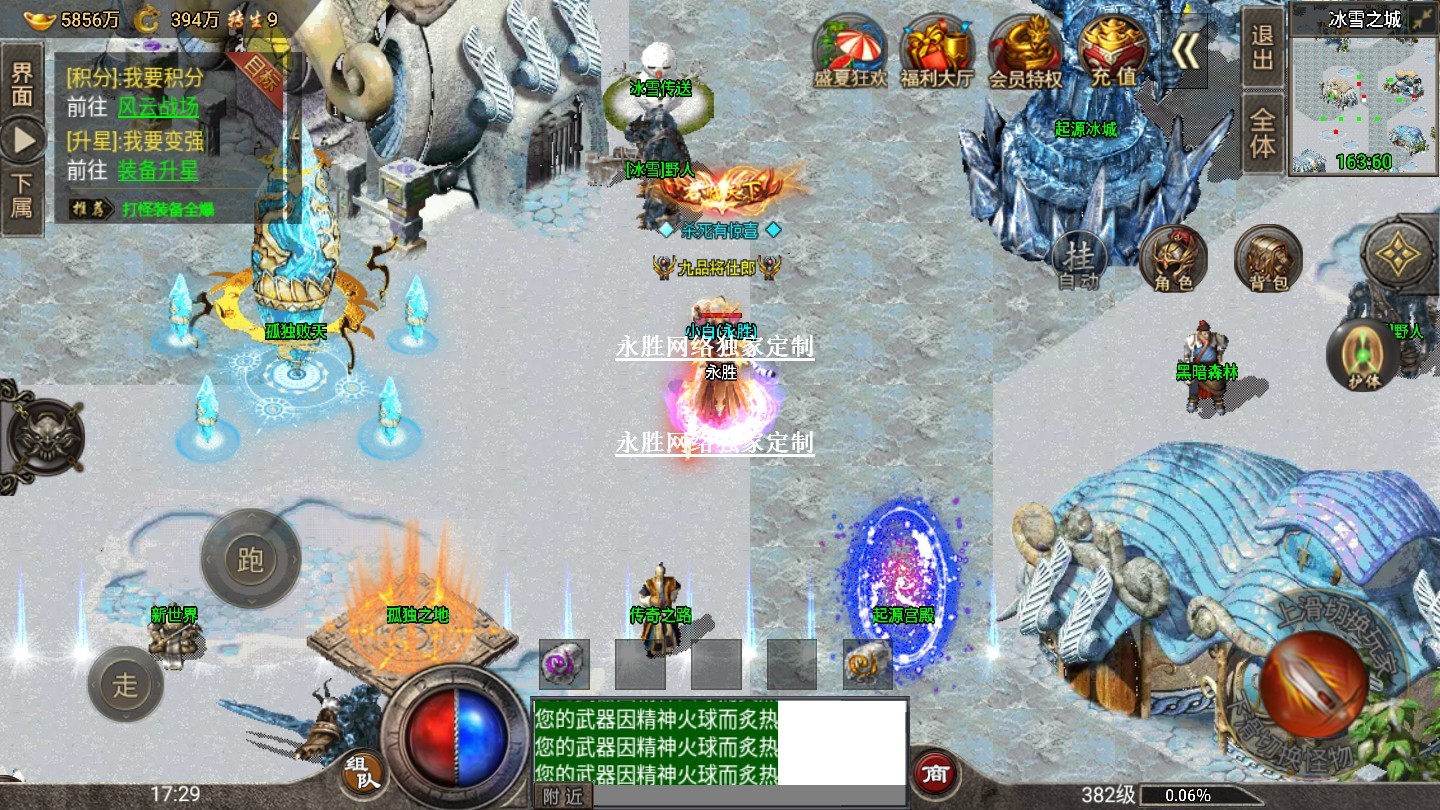Viewport: 1440px width, 810px height.
Task: Open the 盛夏狂欢 event icon
Action: pyautogui.click(x=849, y=50)
